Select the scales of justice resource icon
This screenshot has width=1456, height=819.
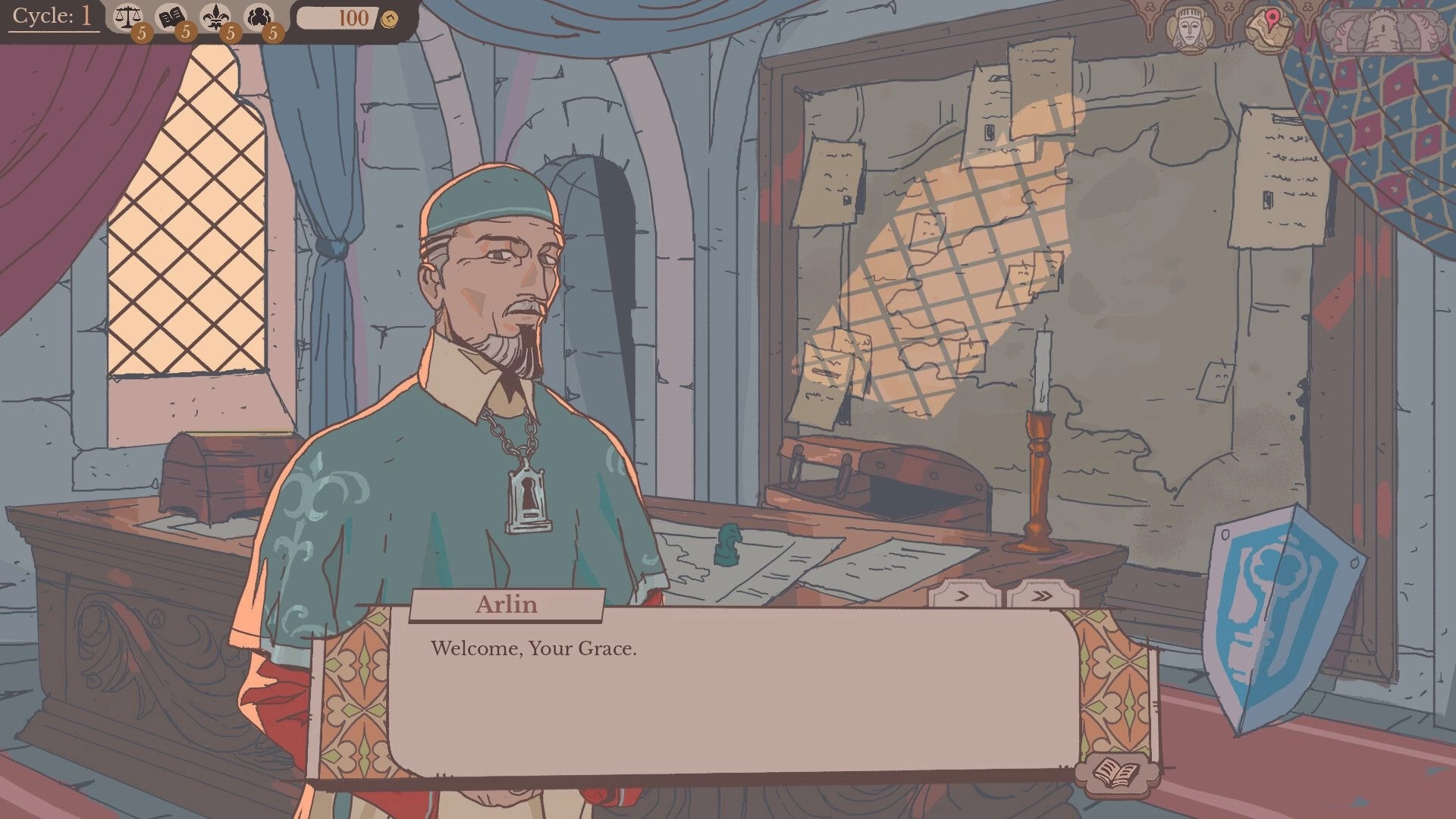tap(127, 15)
